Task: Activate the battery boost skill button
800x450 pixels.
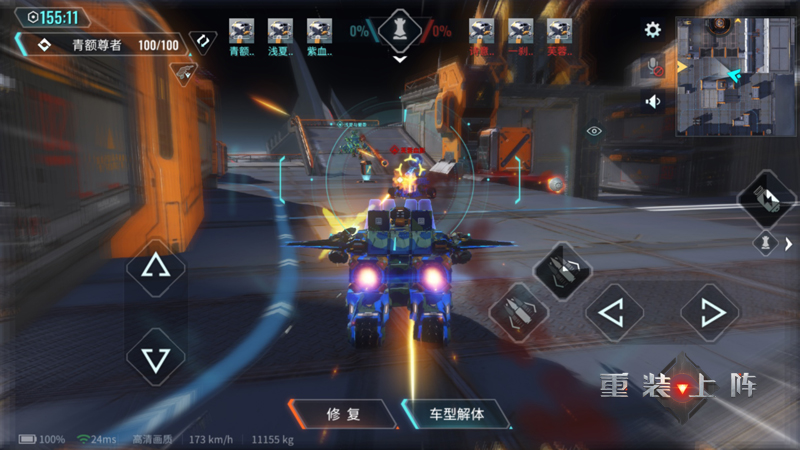Action: tap(766, 198)
